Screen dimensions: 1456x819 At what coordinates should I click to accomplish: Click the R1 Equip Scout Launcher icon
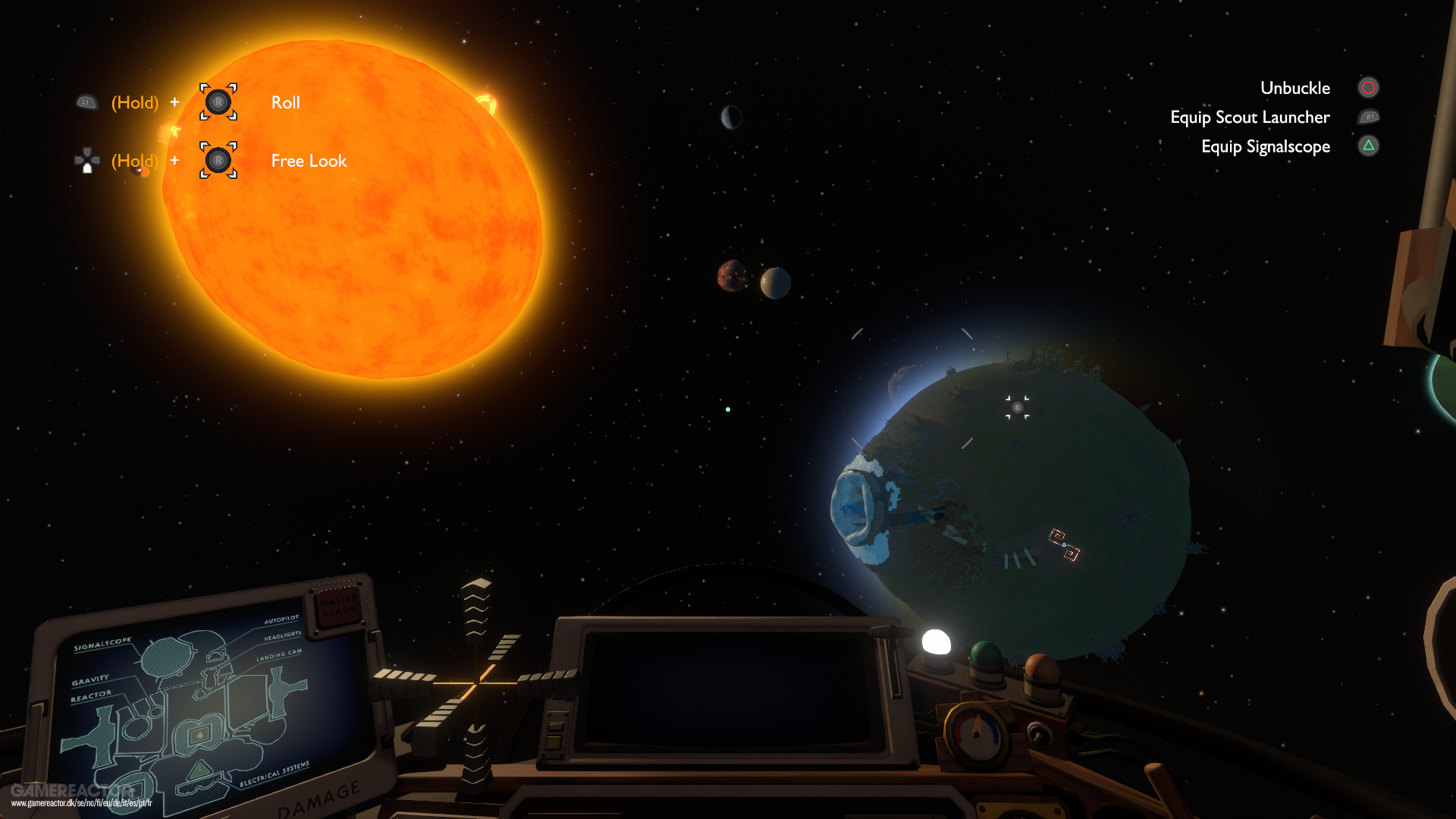click(x=1370, y=117)
